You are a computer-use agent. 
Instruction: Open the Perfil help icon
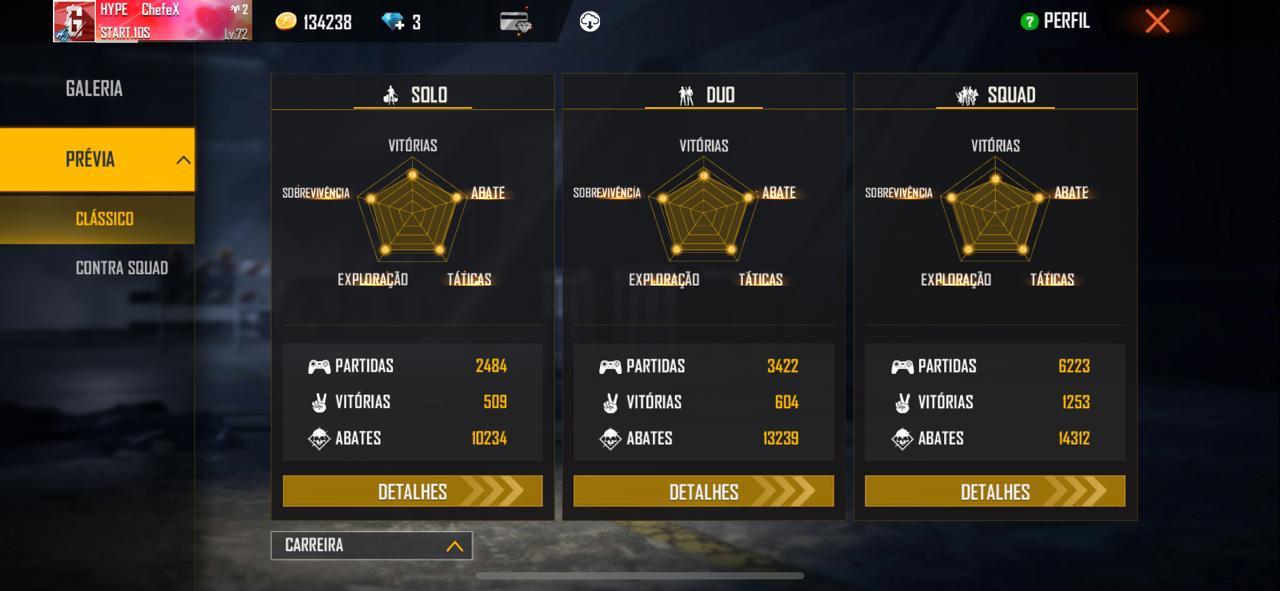[1029, 21]
